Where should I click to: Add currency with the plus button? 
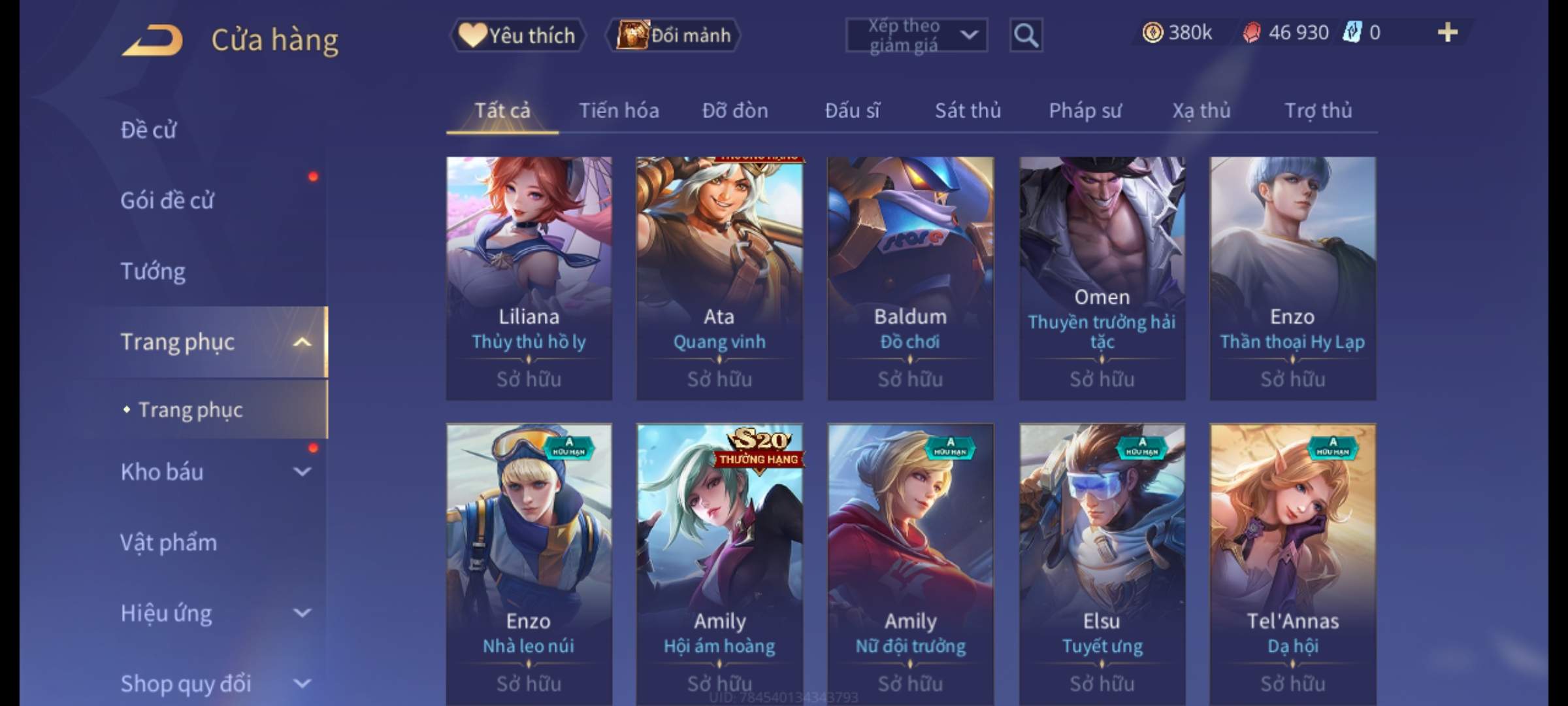point(1448,33)
